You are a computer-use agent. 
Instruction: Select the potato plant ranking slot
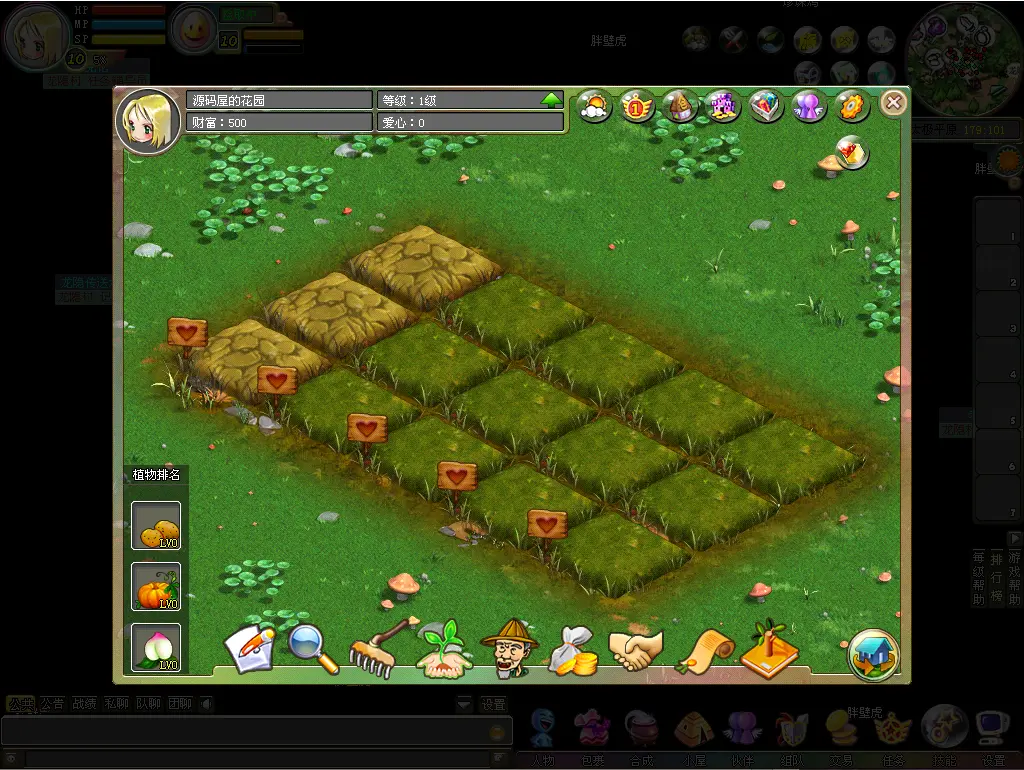(x=156, y=526)
